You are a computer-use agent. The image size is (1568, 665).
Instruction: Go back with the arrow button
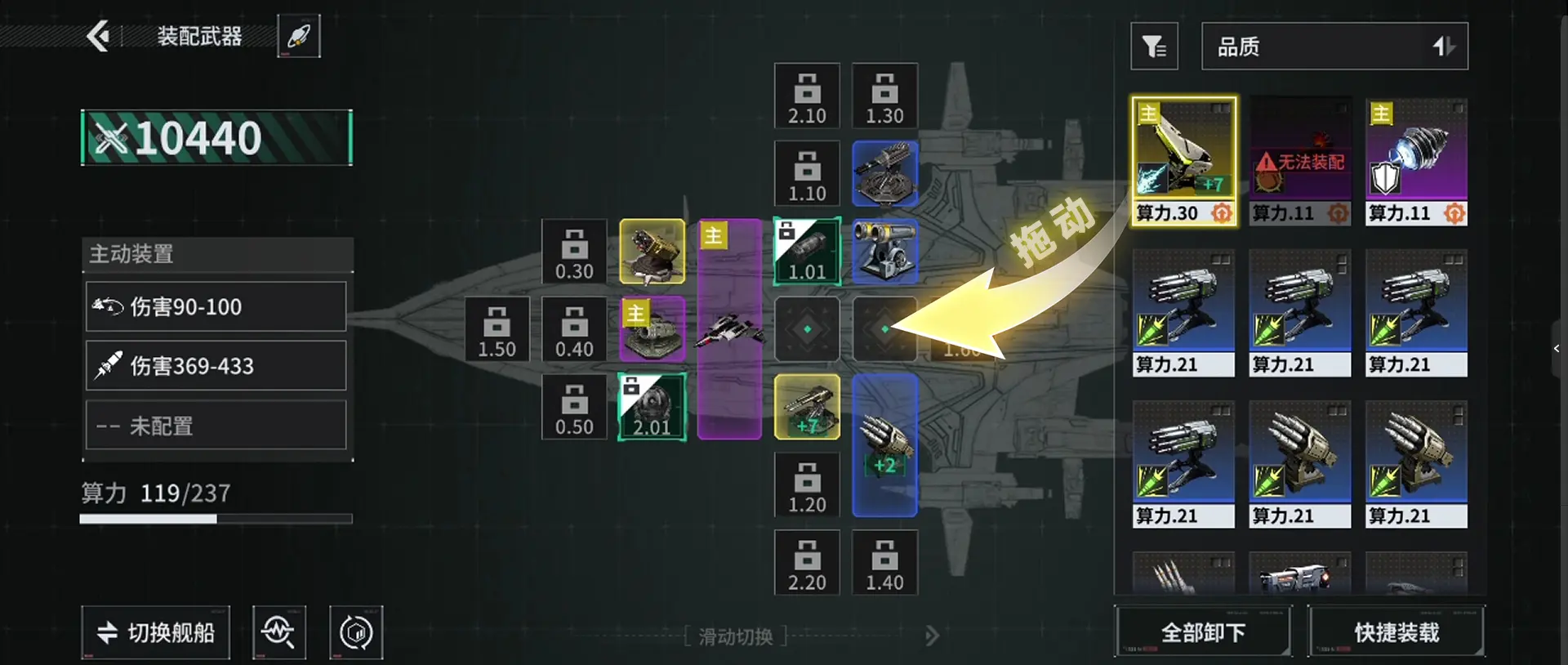pos(99,36)
